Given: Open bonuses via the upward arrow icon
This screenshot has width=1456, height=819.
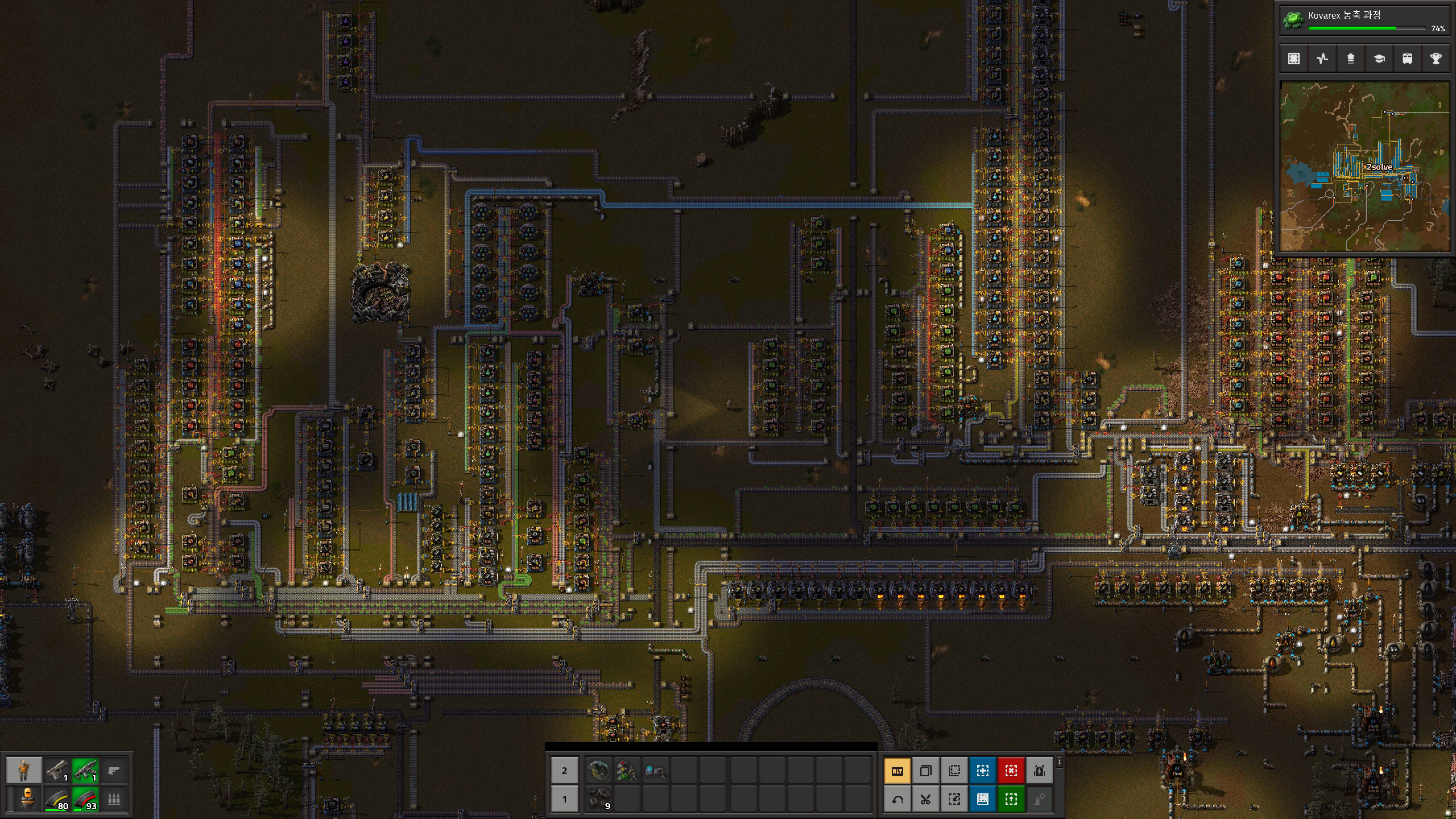Looking at the screenshot, I should [x=1350, y=59].
